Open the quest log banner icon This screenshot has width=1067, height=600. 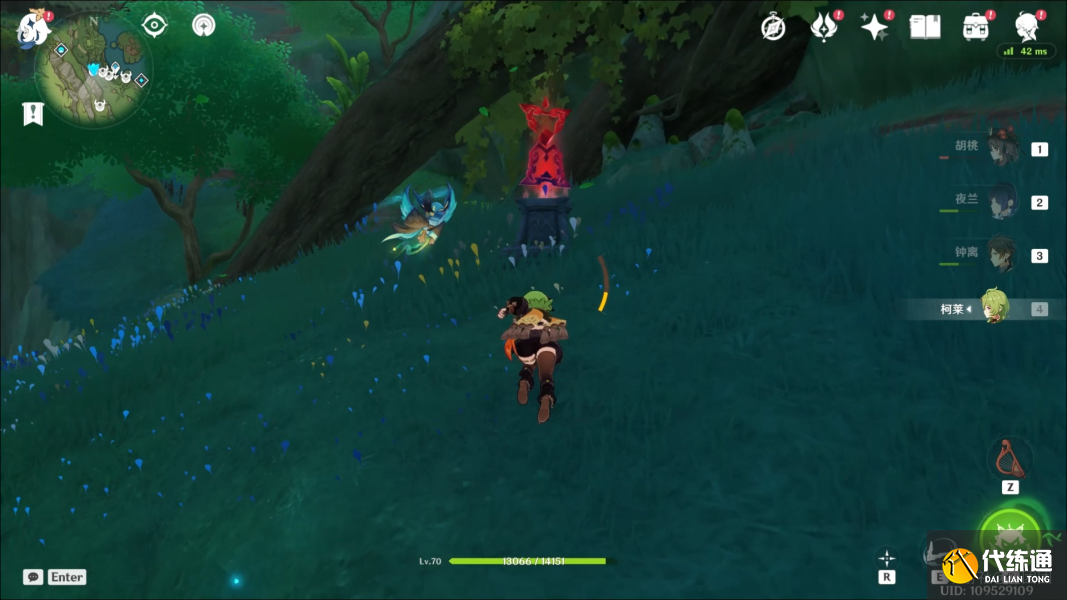pyautogui.click(x=33, y=114)
